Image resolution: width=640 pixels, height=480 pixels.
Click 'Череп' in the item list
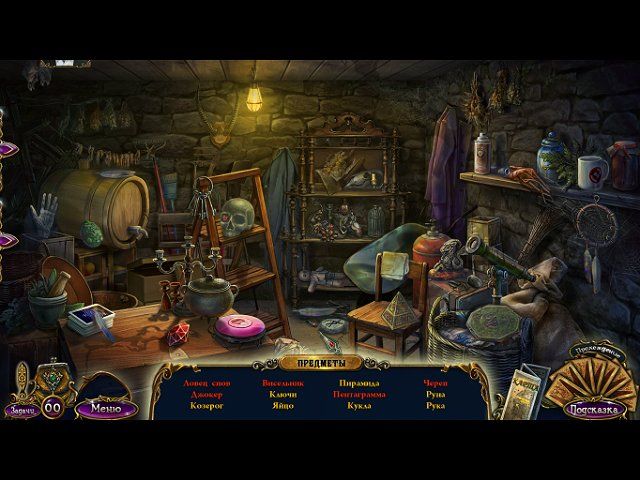pos(435,383)
